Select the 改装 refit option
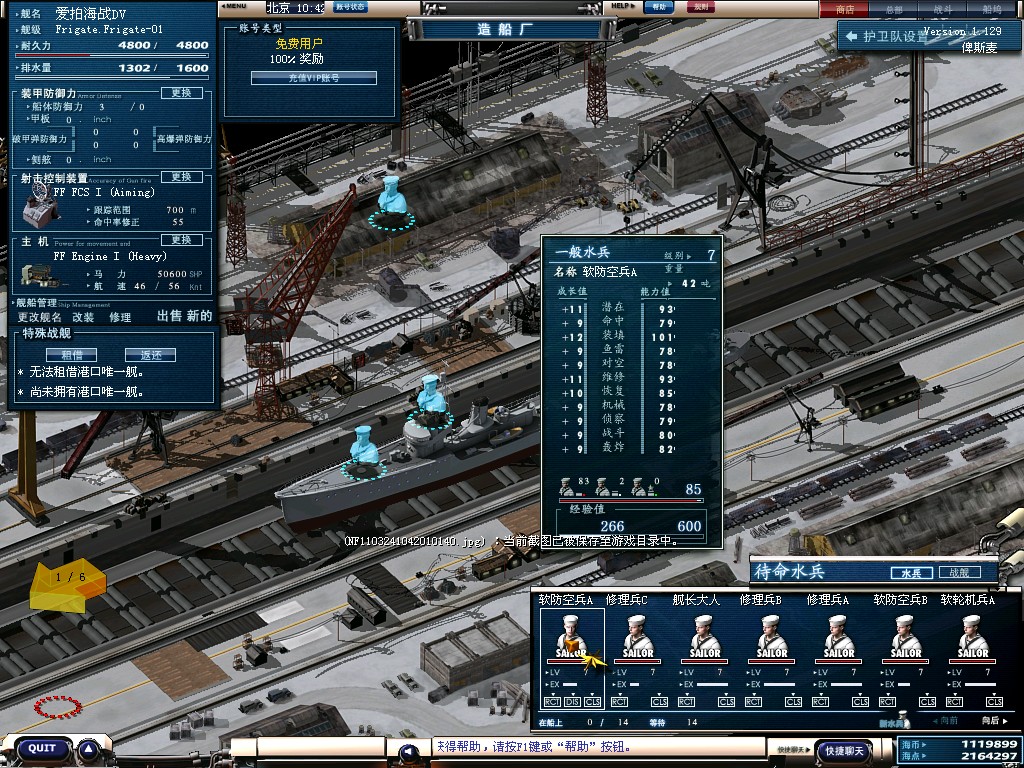The width and height of the screenshot is (1024, 768). pos(83,317)
